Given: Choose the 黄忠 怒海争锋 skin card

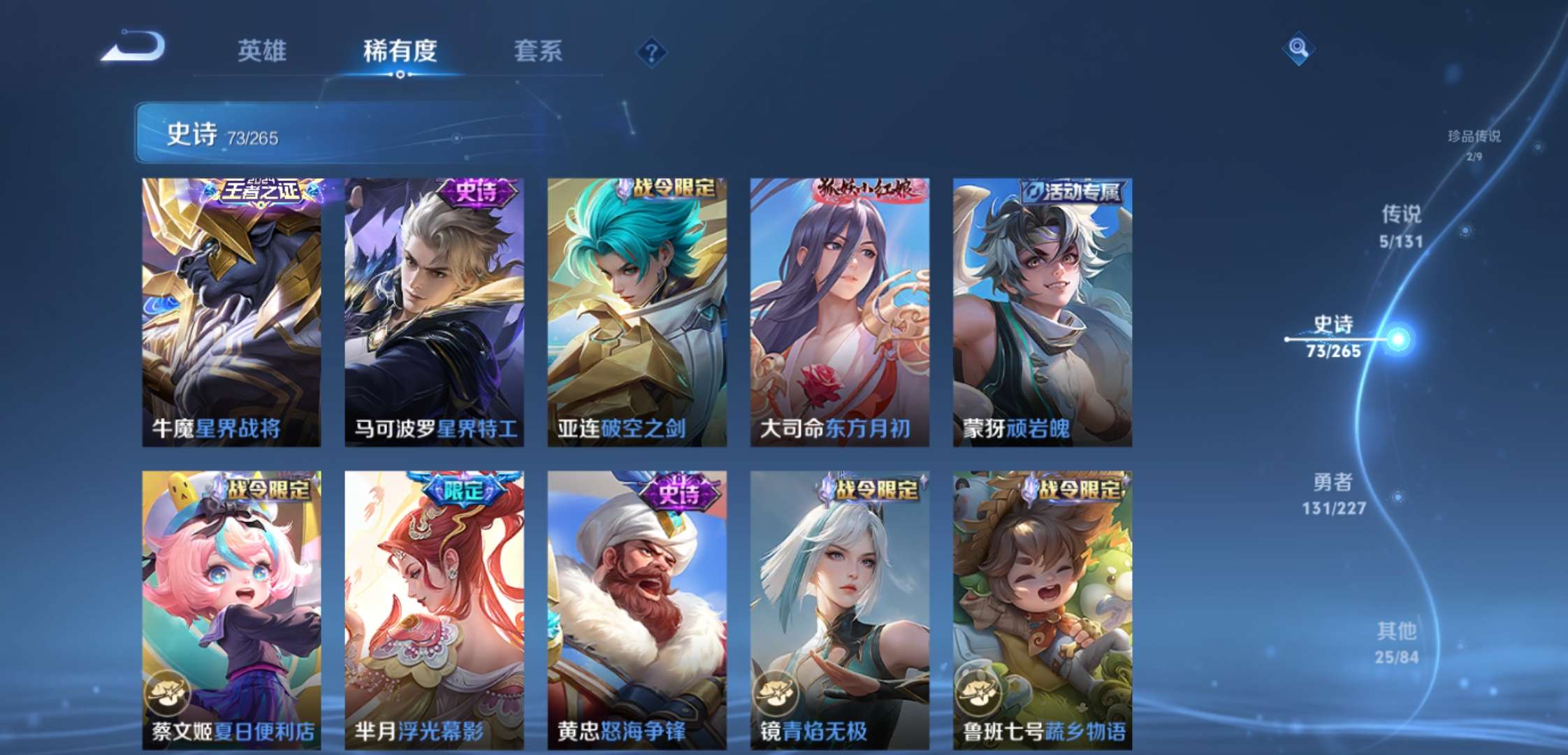Looking at the screenshot, I should (637, 610).
